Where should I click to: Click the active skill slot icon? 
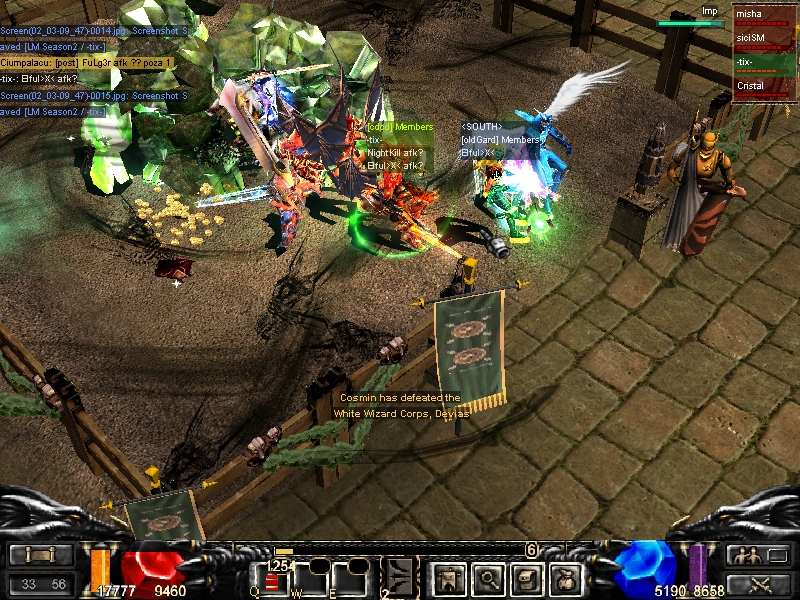coord(400,577)
